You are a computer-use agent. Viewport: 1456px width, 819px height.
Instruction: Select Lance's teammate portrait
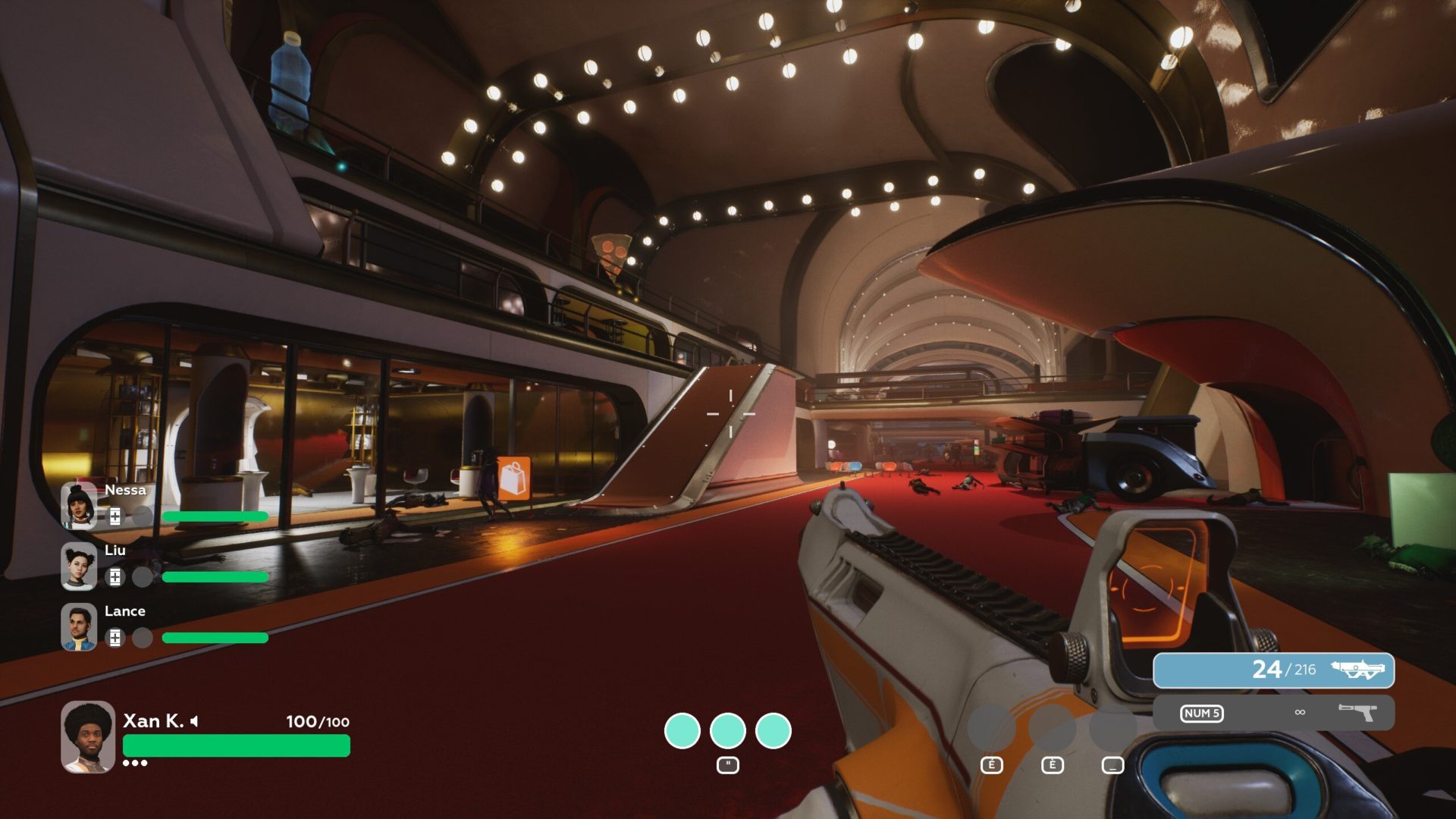click(79, 627)
